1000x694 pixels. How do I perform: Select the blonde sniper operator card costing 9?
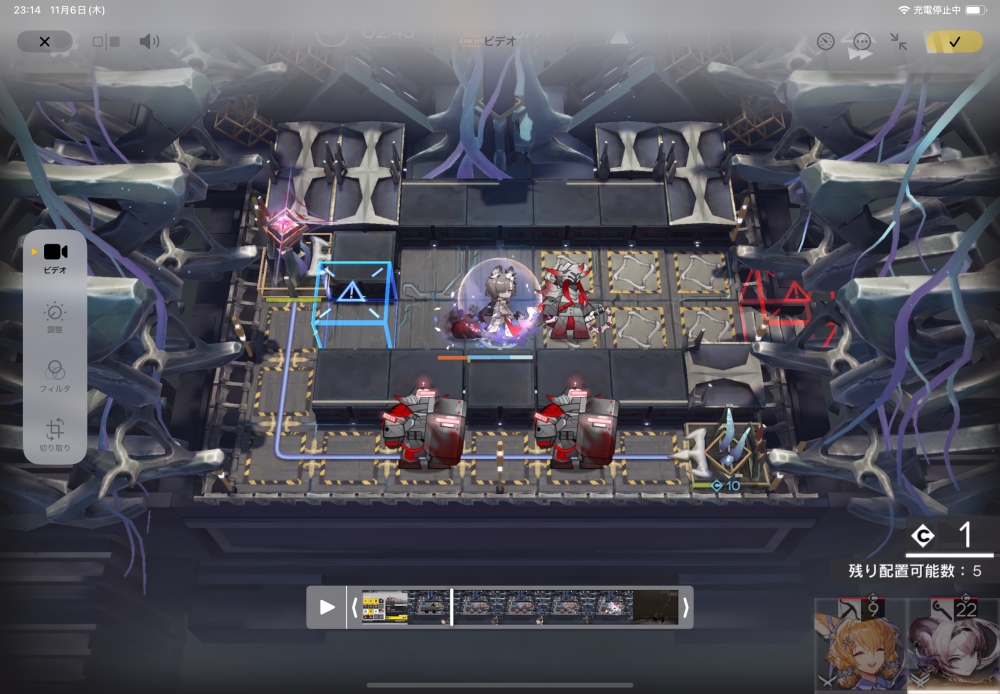pos(860,645)
